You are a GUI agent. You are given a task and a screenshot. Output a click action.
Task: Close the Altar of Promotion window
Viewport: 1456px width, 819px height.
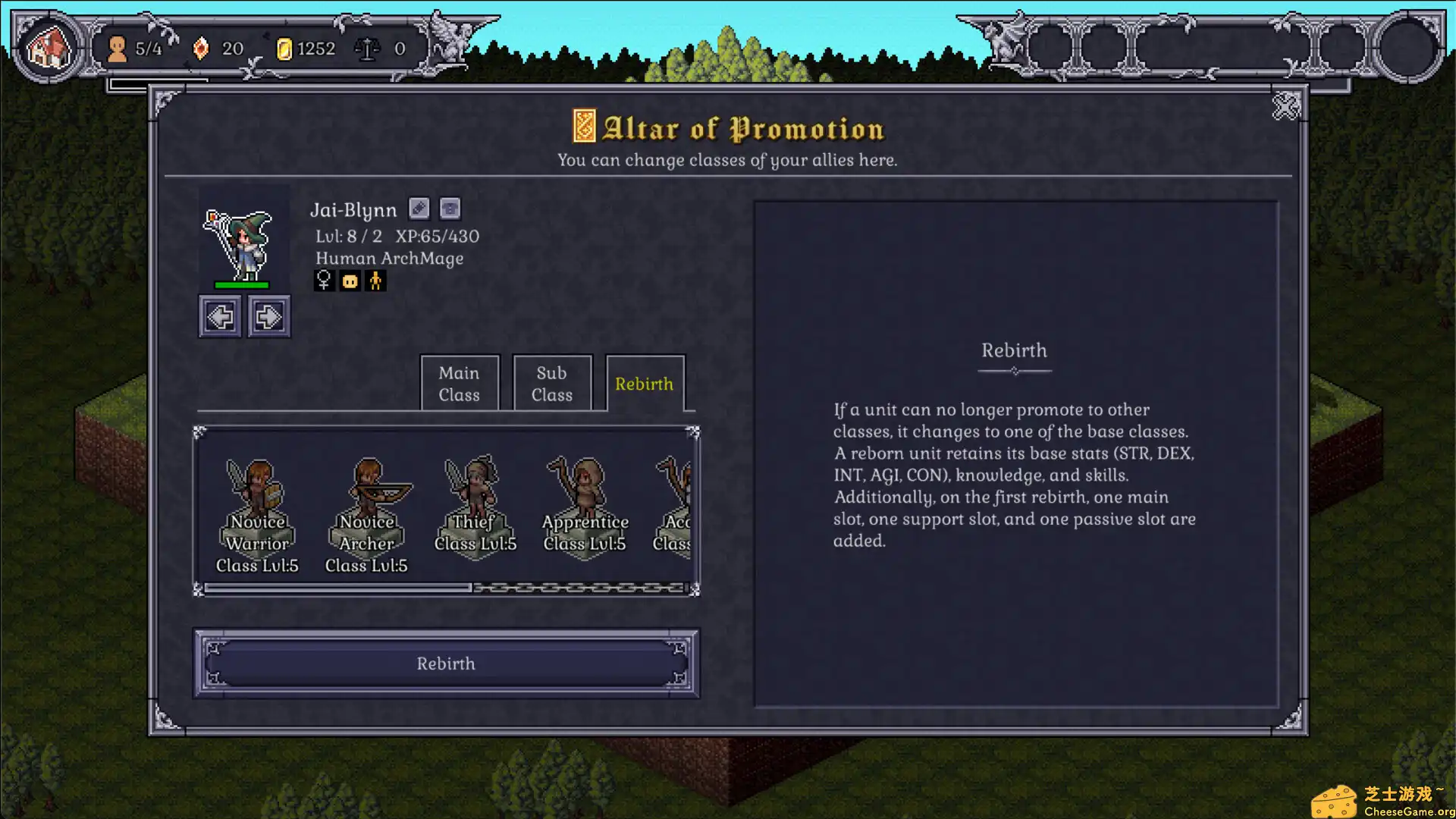1286,107
